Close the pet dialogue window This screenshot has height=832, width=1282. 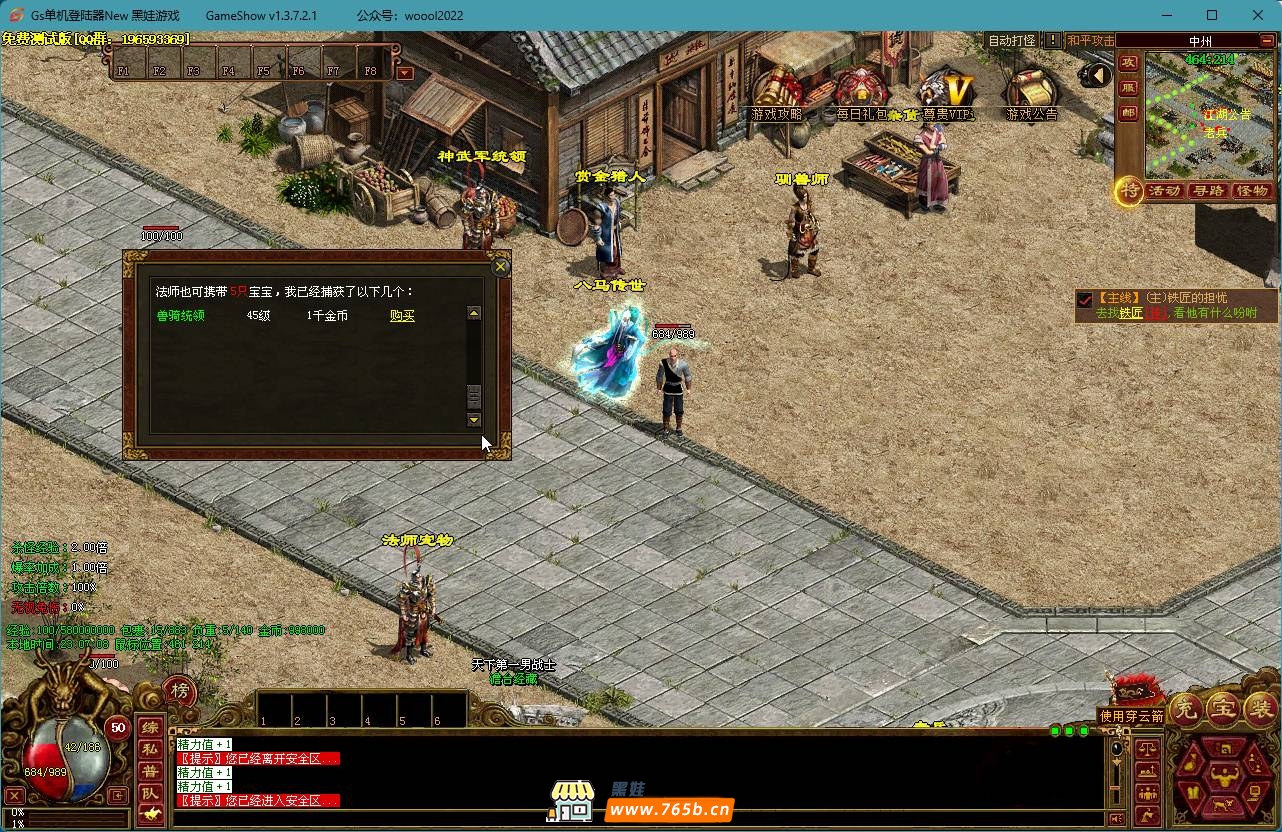tap(501, 266)
